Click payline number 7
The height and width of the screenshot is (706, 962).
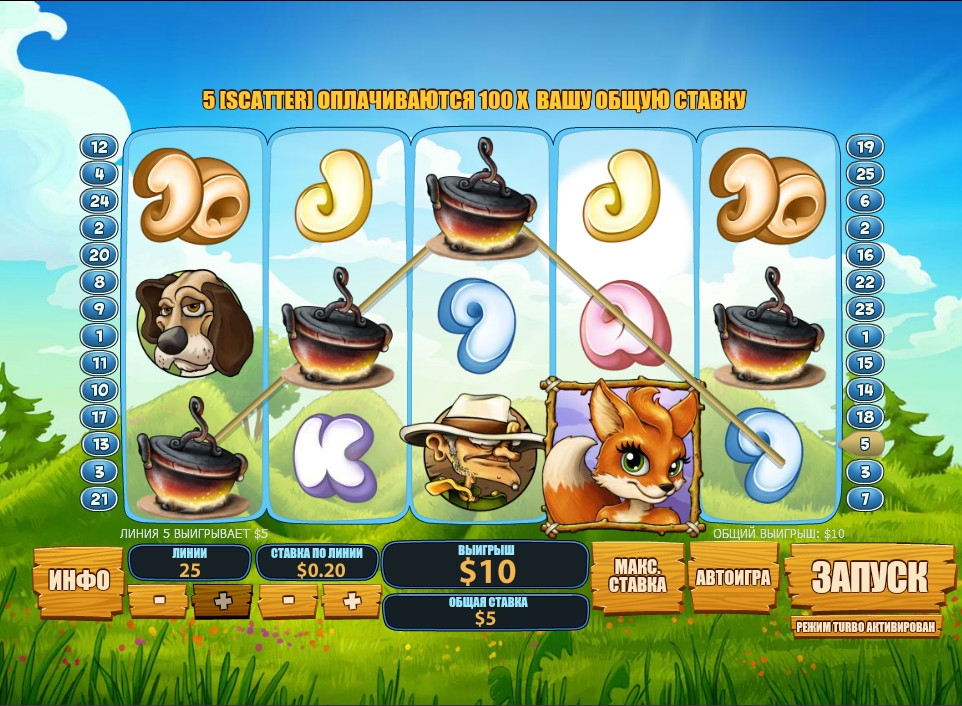866,498
